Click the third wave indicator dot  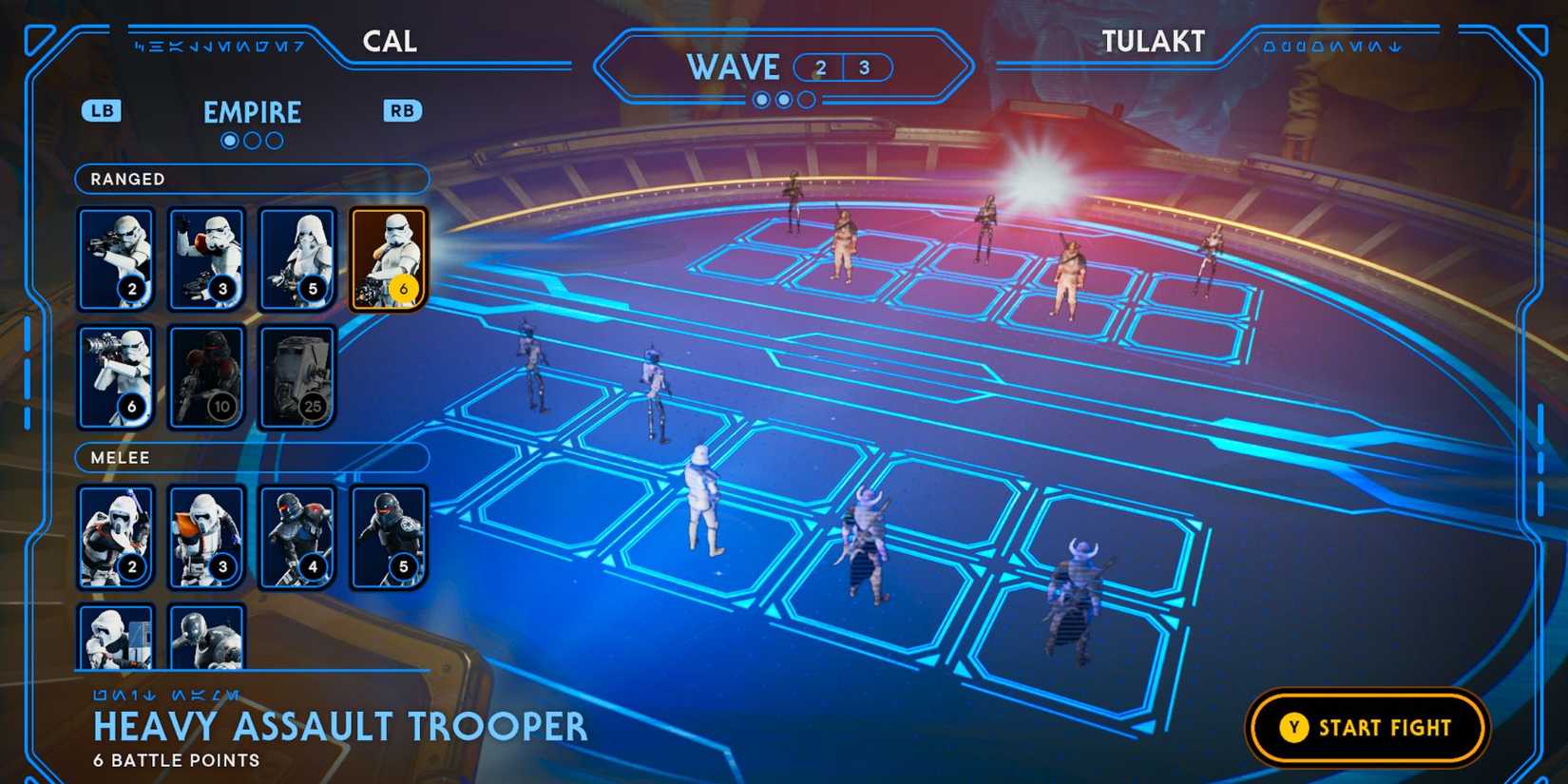(x=805, y=99)
